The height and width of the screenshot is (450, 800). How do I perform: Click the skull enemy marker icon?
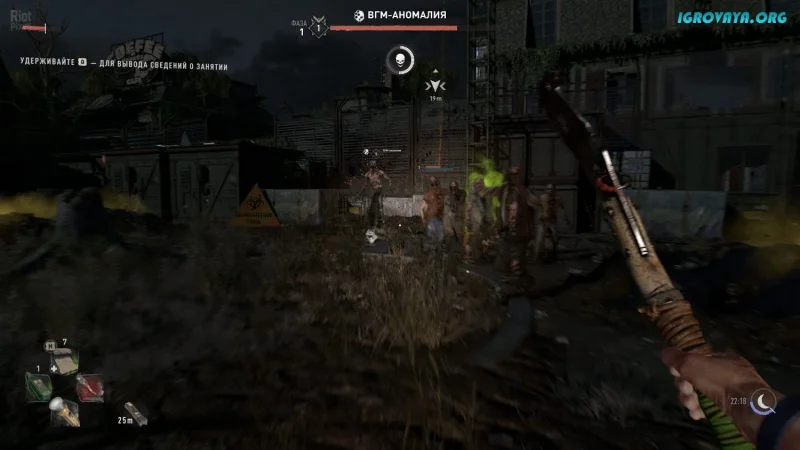click(x=399, y=60)
